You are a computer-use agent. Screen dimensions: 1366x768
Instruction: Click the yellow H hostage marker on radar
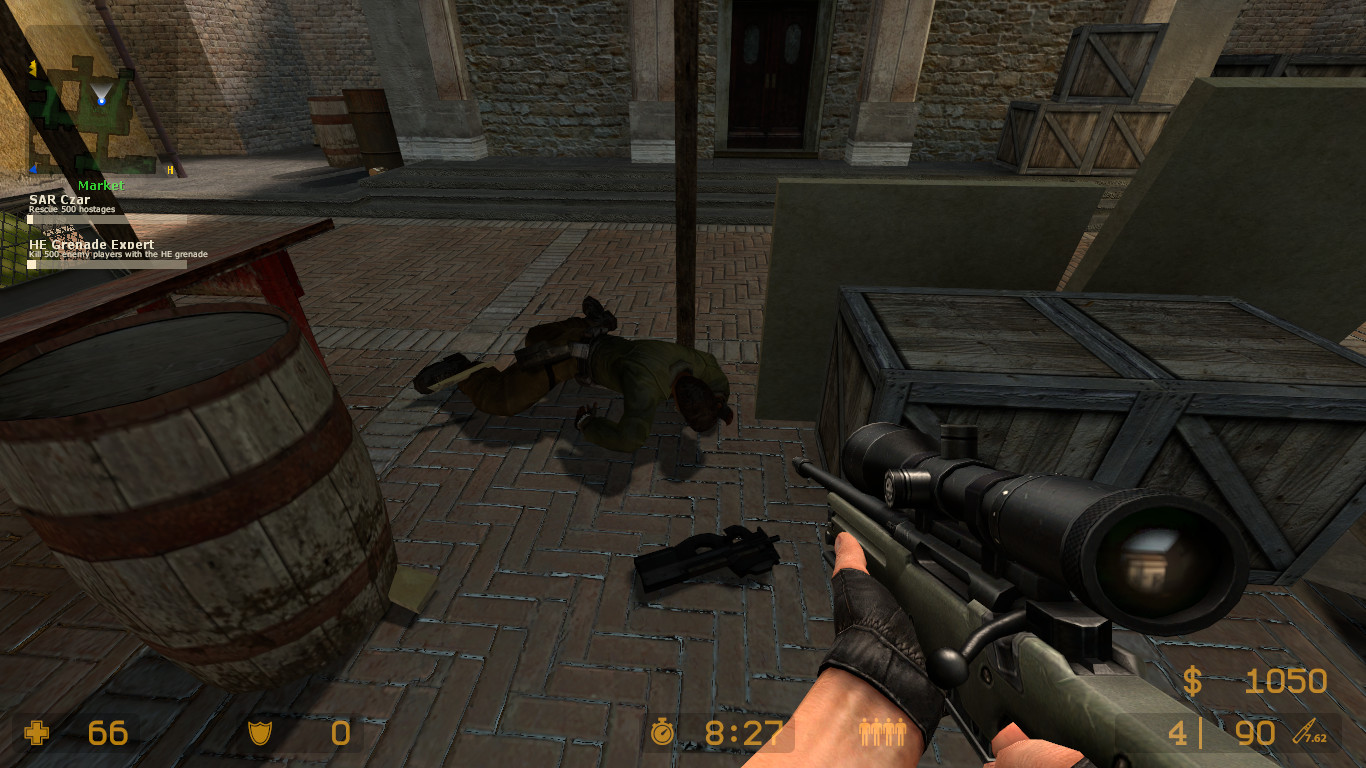point(170,169)
